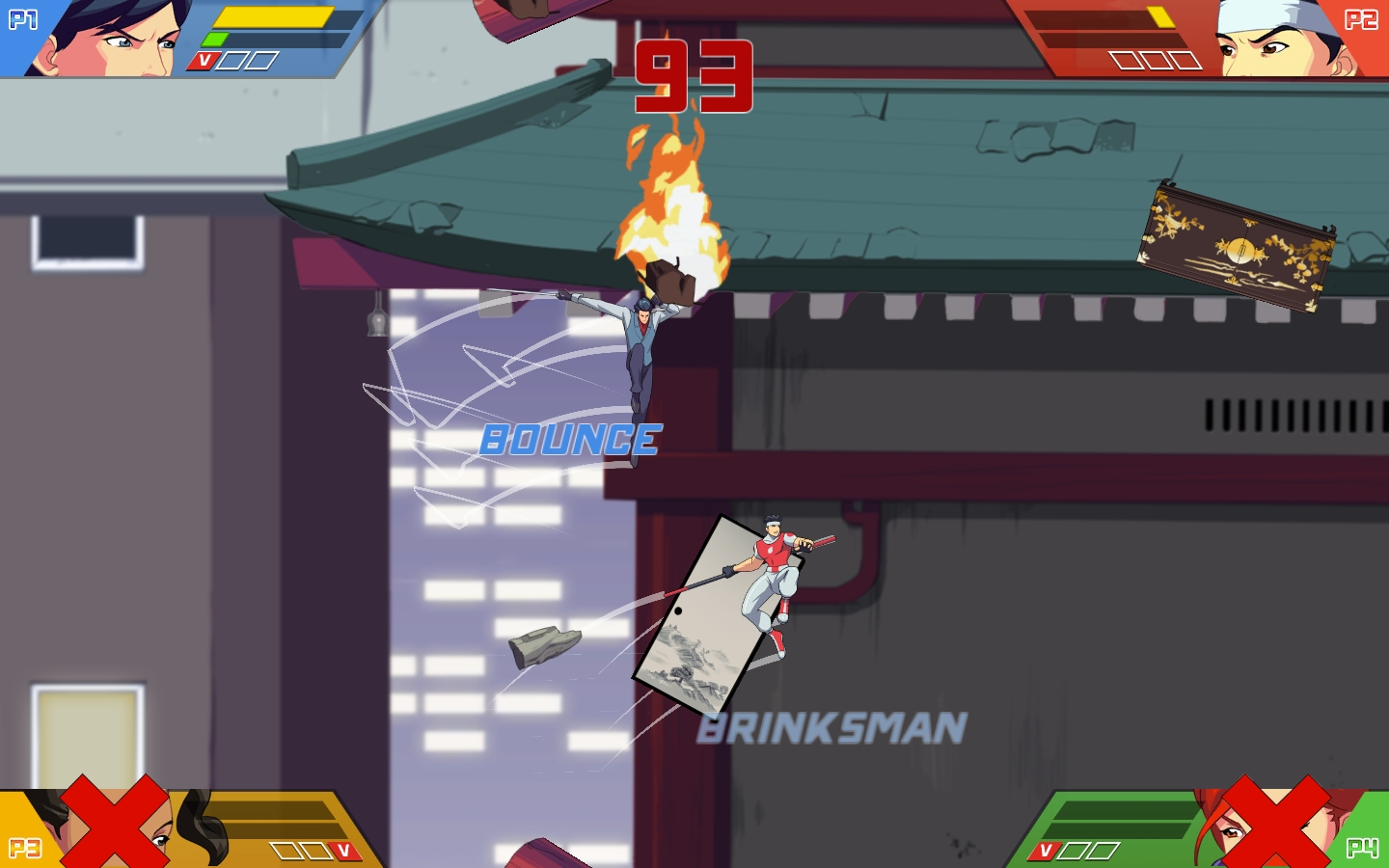The width and height of the screenshot is (1389, 868).
Task: Click the V badge on P1's meter
Action: pos(204,60)
